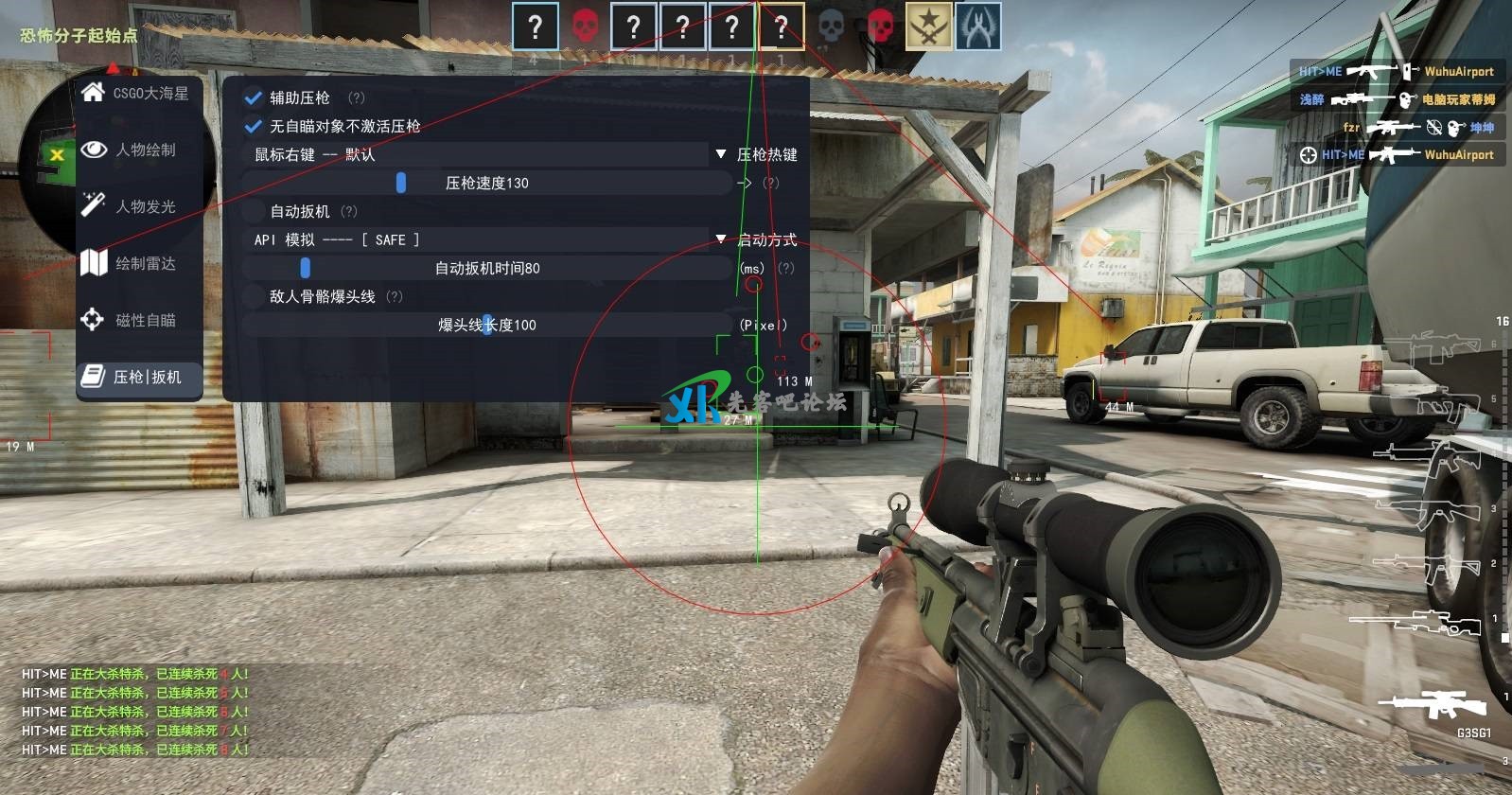Switch to the 人物绘制 tab
1512x795 pixels.
(x=138, y=150)
